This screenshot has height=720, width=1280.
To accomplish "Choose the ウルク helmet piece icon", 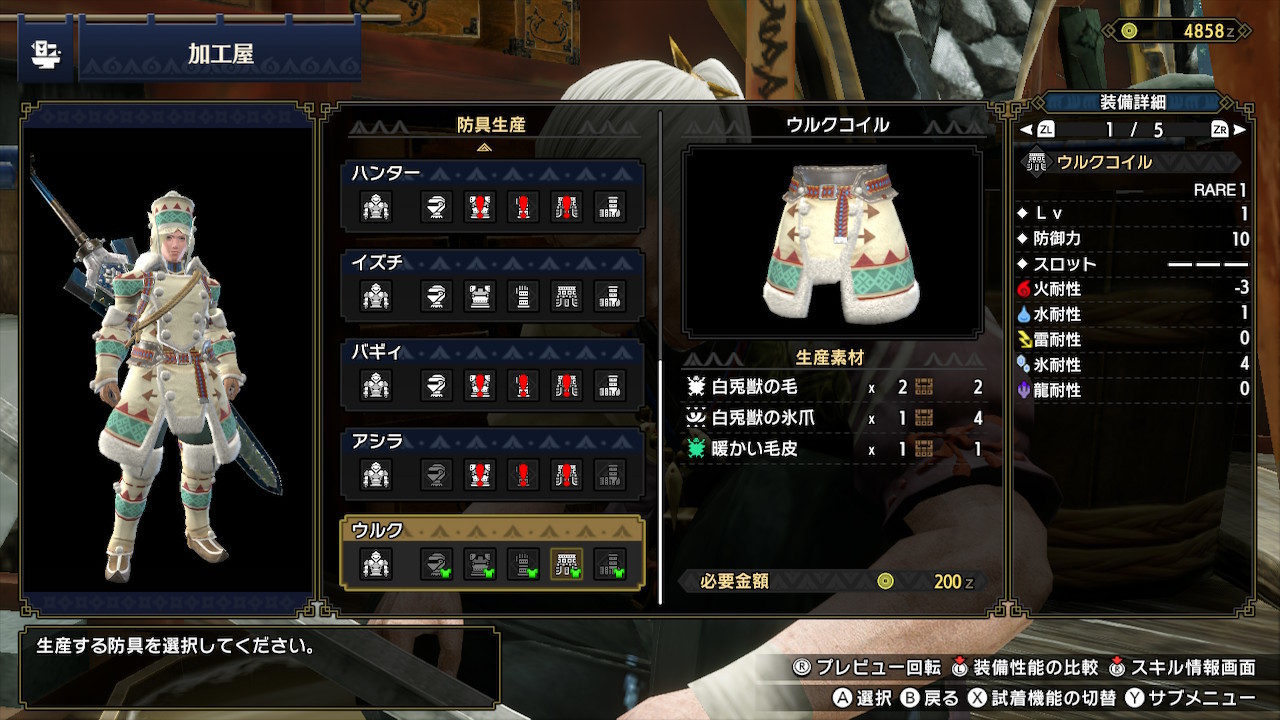I will [x=435, y=565].
